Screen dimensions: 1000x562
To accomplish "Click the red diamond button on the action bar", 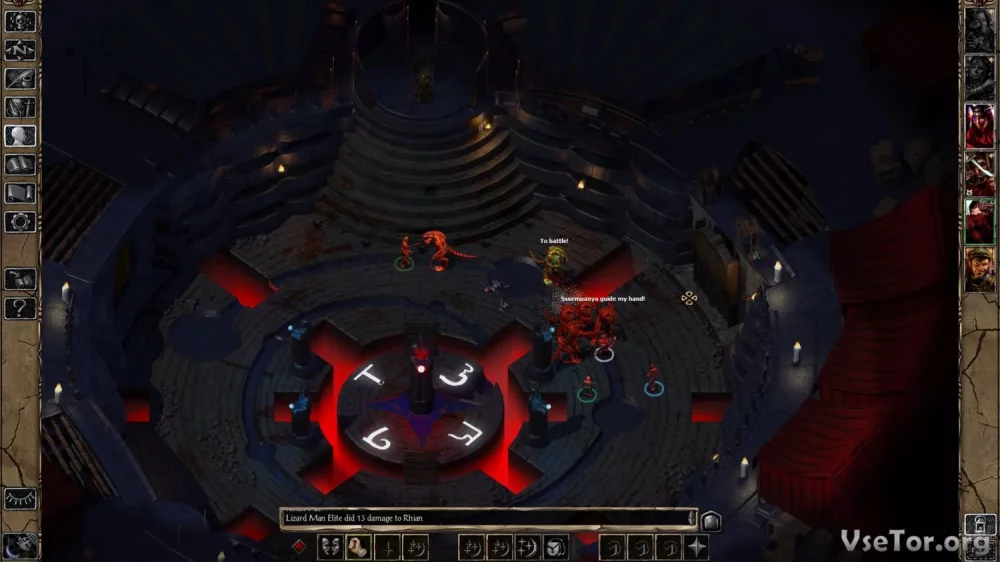I will tap(298, 547).
